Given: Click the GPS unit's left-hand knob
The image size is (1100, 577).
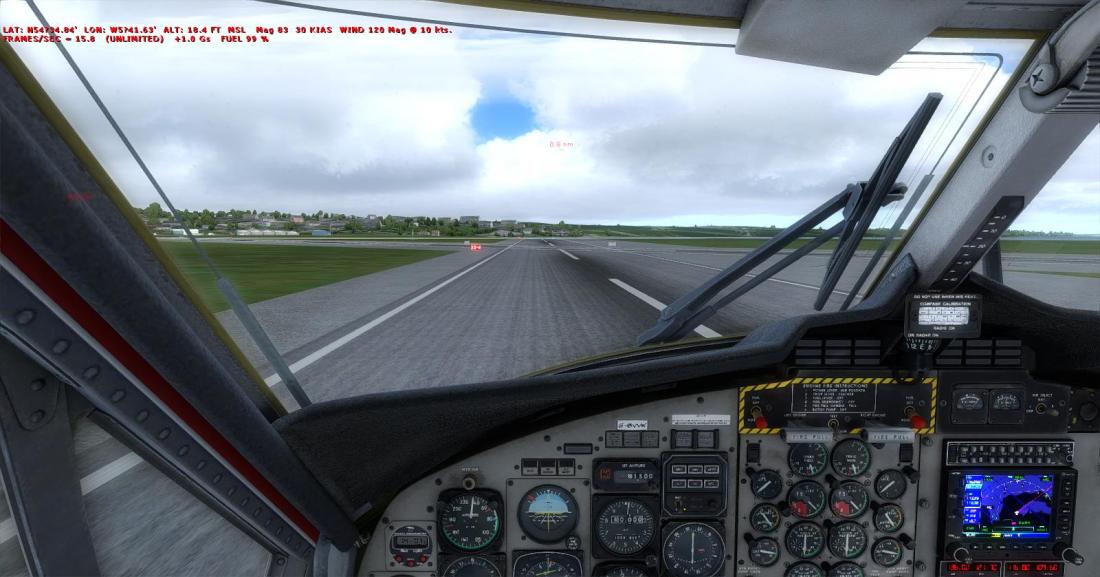Looking at the screenshot, I should (961, 554).
